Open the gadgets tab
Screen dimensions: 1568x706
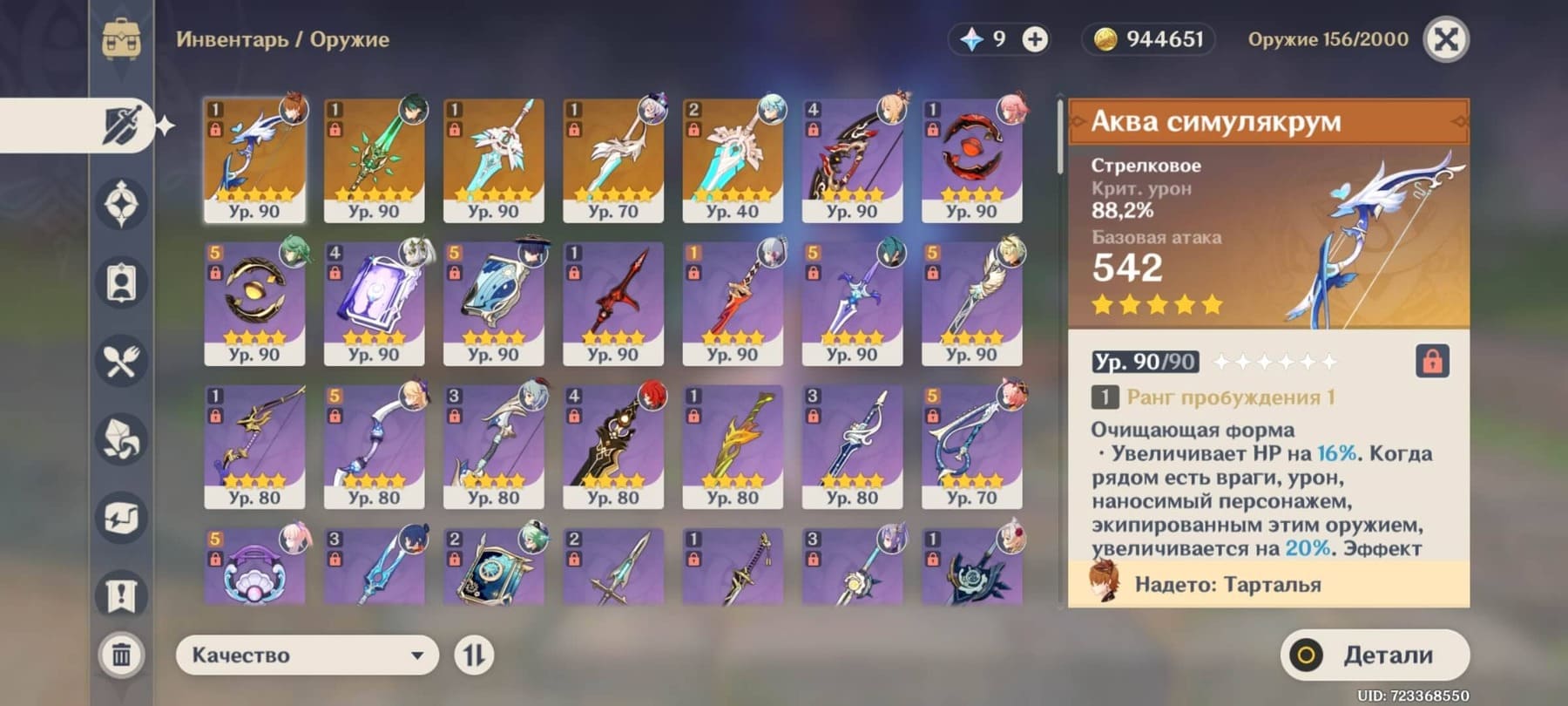click(121, 518)
